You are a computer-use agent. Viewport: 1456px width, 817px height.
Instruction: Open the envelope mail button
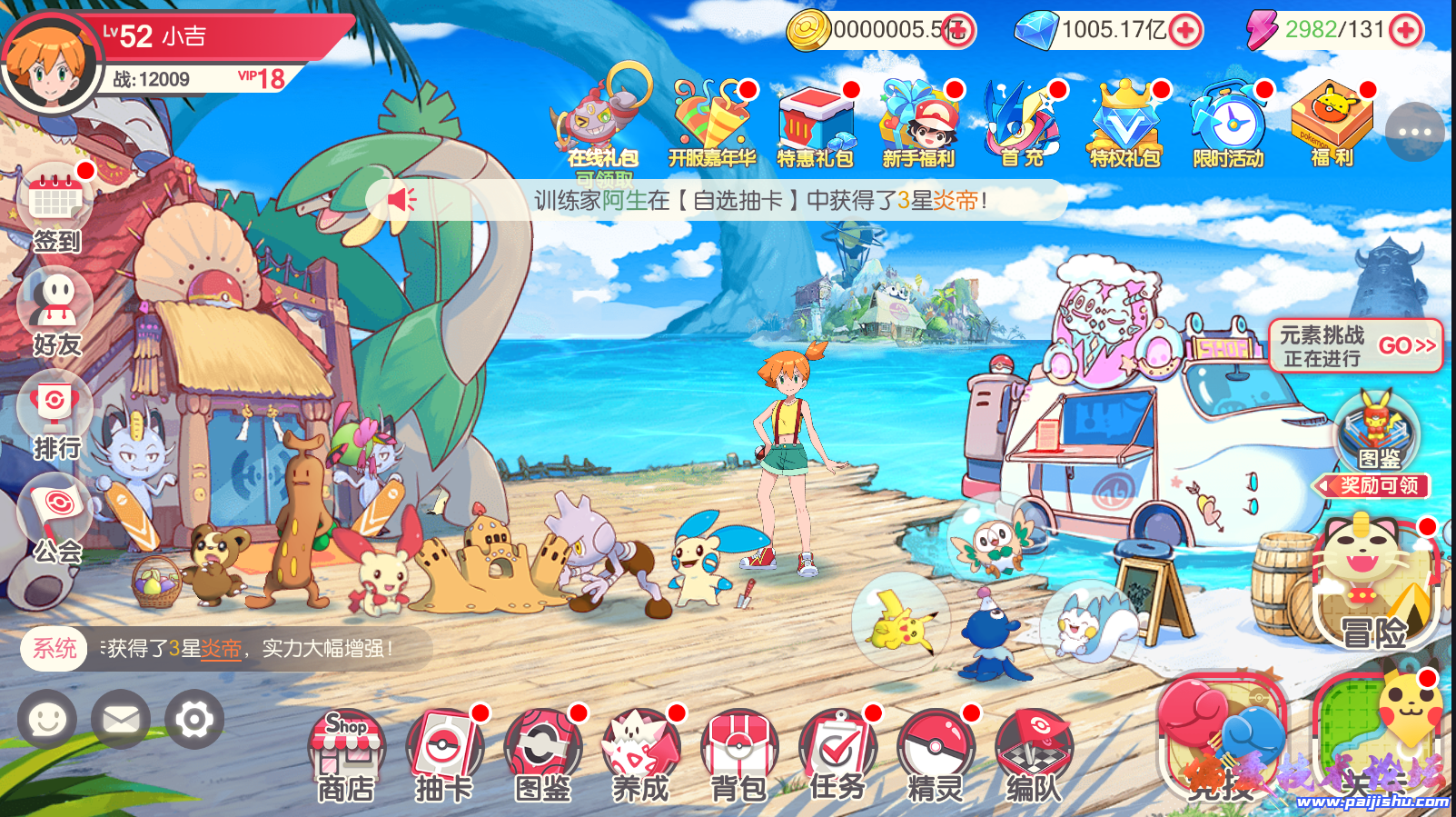pos(121,720)
